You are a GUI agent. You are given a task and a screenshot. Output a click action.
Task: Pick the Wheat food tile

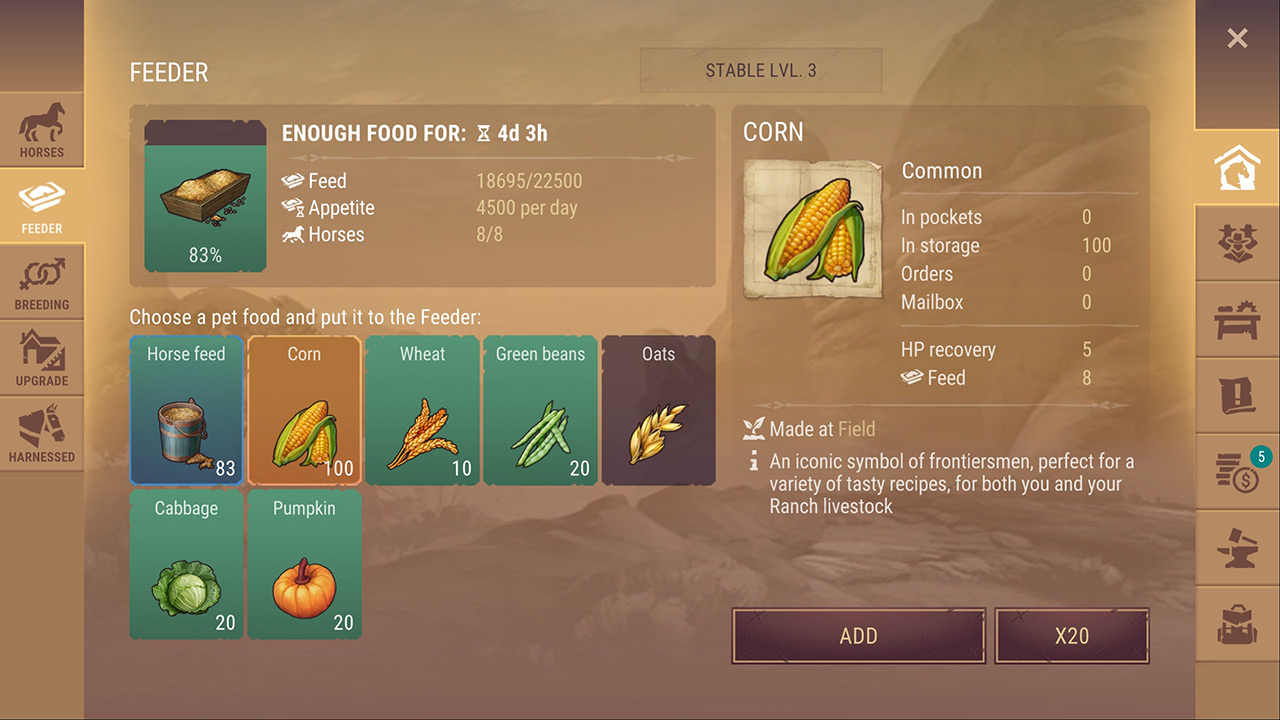click(422, 410)
